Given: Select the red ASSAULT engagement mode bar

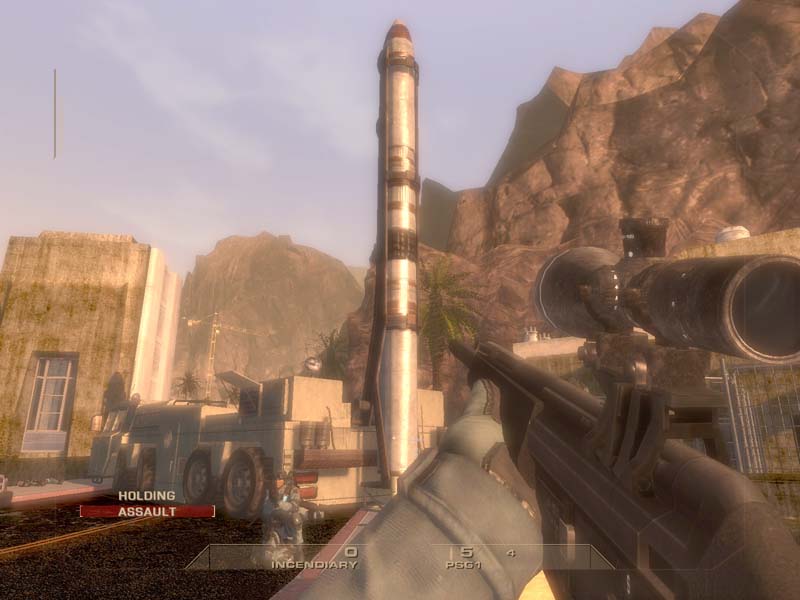Looking at the screenshot, I should (147, 511).
